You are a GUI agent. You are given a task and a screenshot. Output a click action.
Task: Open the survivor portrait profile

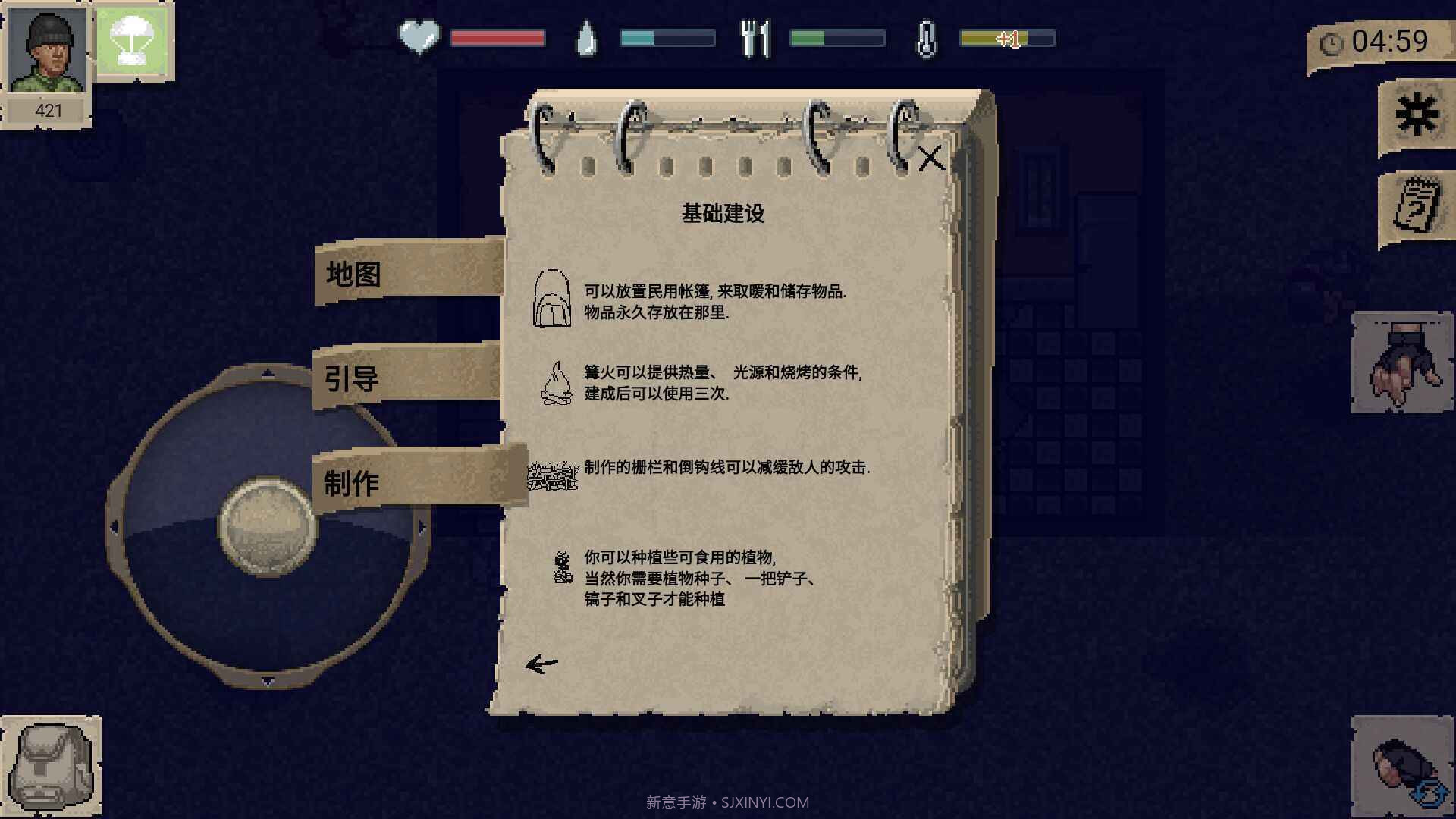pos(47,49)
